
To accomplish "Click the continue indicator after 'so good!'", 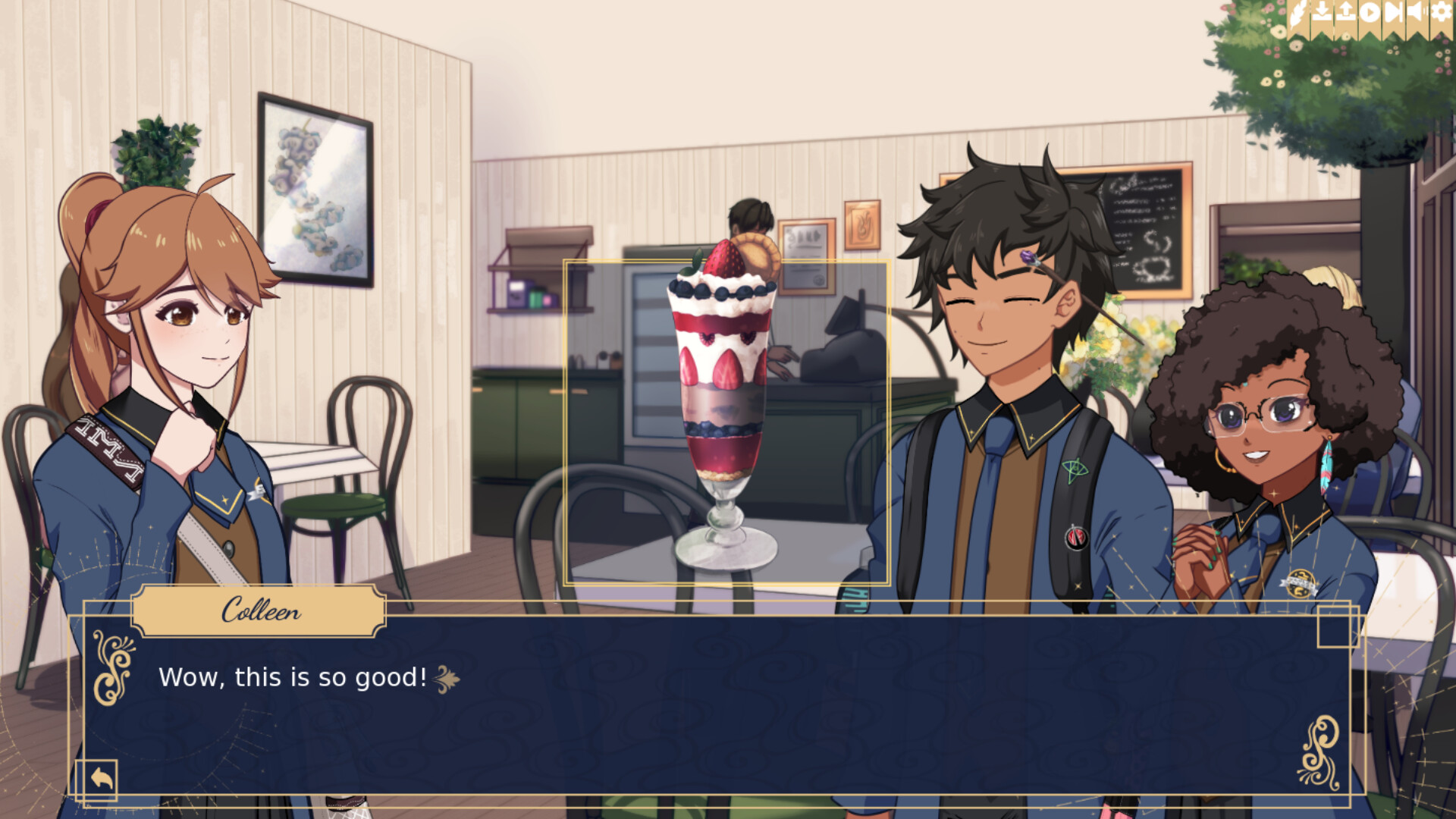I will point(446,679).
